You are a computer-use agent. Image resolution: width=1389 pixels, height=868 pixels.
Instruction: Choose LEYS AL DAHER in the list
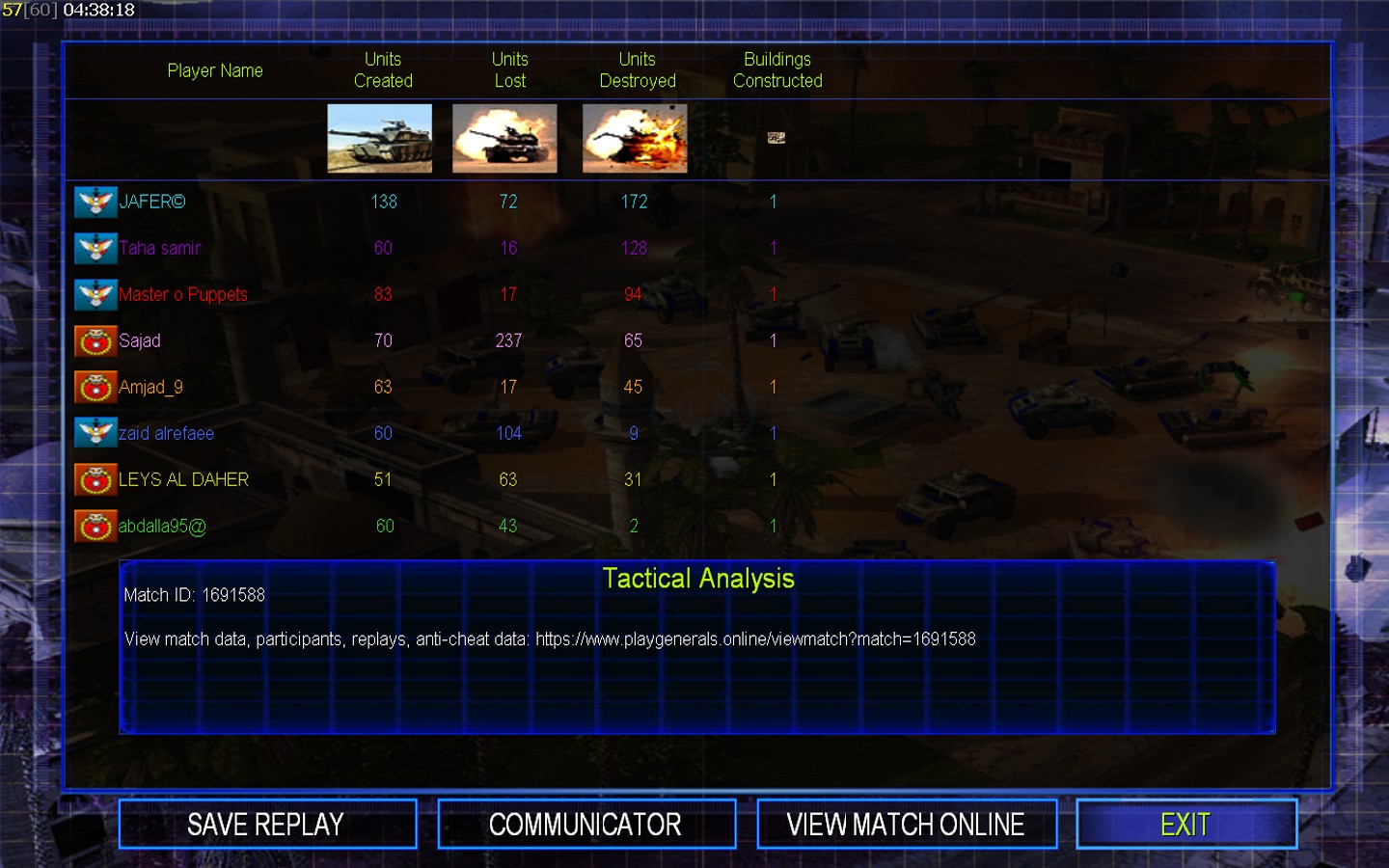(x=183, y=479)
